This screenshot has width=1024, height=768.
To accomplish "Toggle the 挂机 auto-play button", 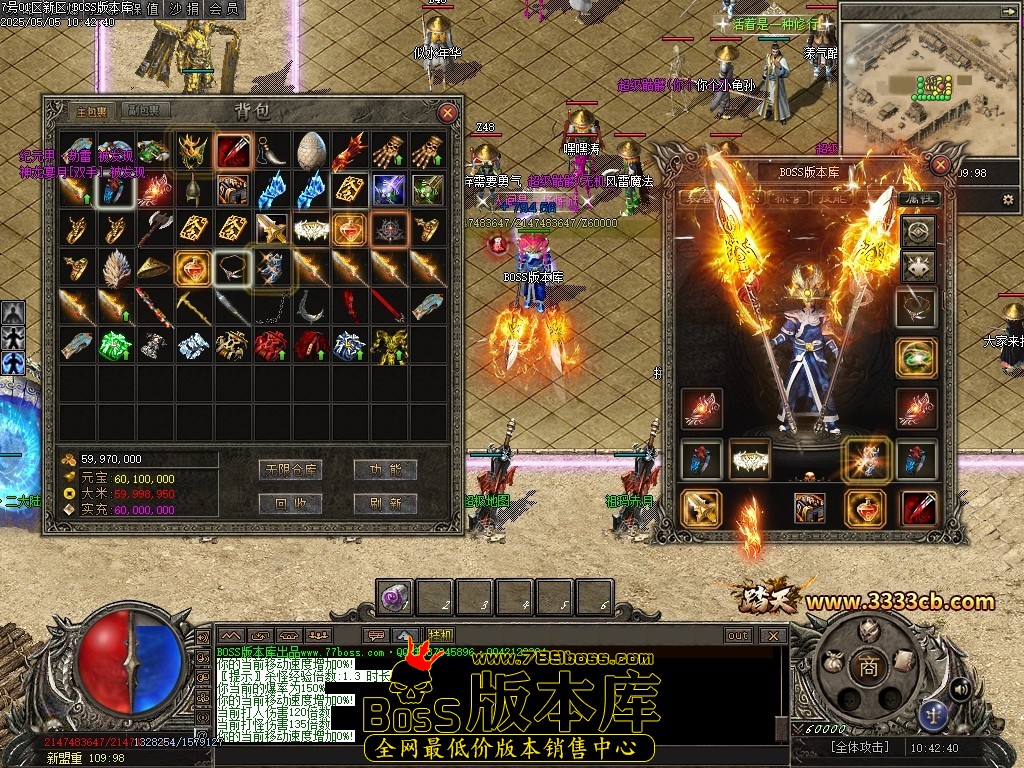I will (x=440, y=635).
